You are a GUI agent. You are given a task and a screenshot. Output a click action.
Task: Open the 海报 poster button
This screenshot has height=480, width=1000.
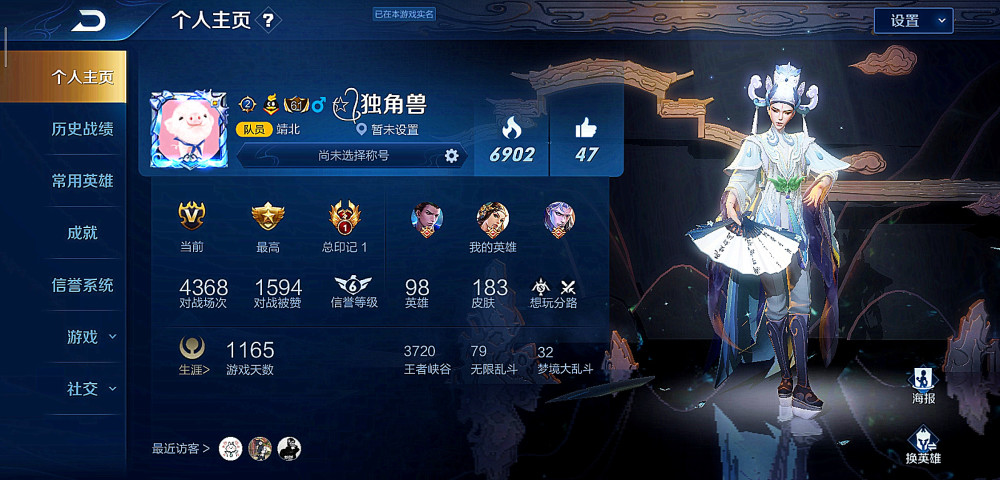click(x=923, y=384)
